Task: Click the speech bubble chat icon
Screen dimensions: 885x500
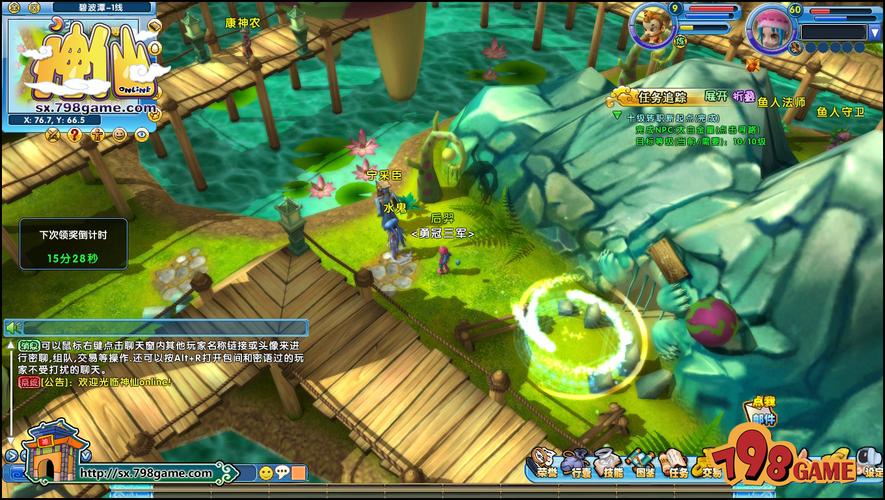Action: 282,473
